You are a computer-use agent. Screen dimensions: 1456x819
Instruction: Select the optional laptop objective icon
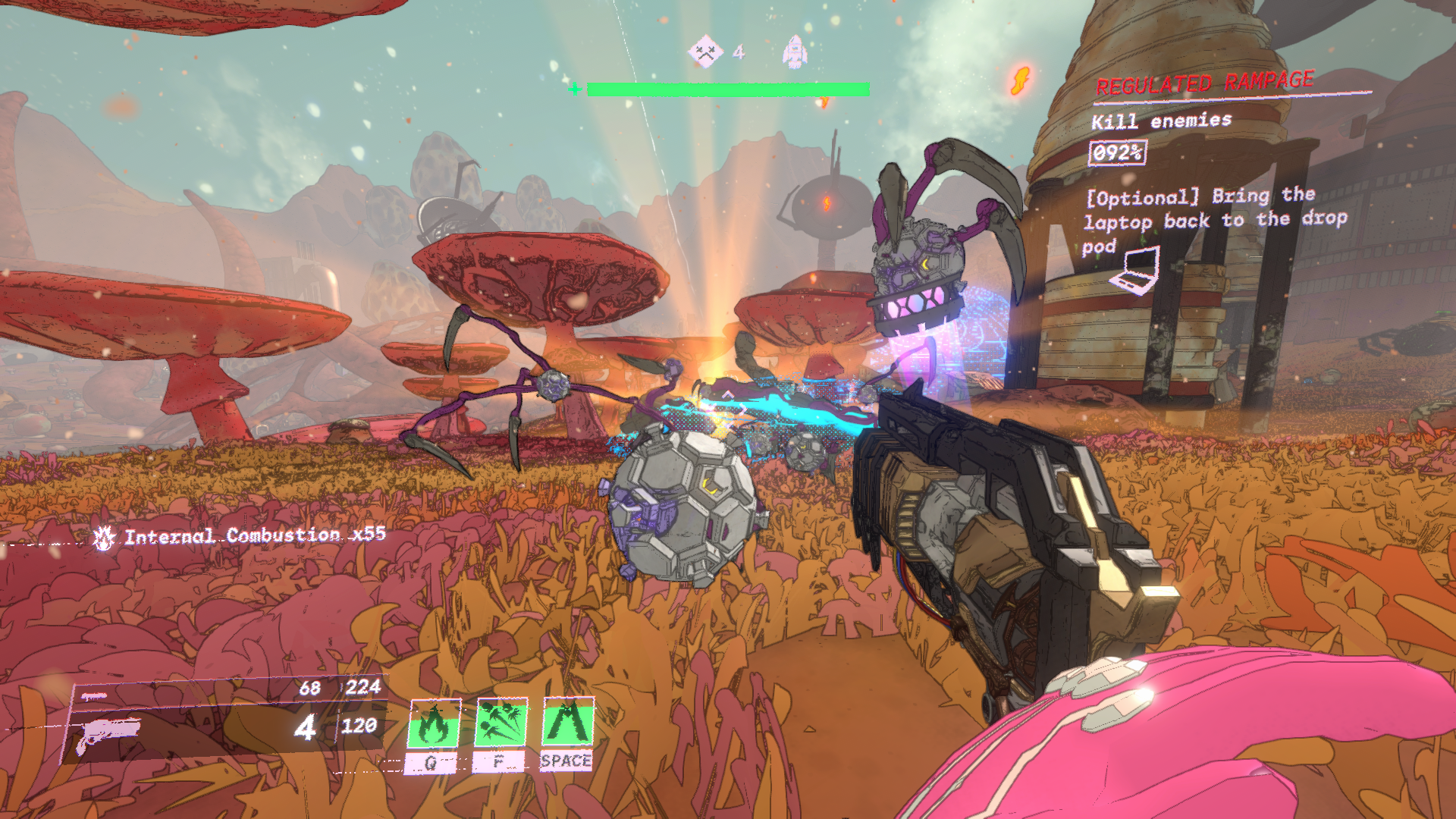1135,271
